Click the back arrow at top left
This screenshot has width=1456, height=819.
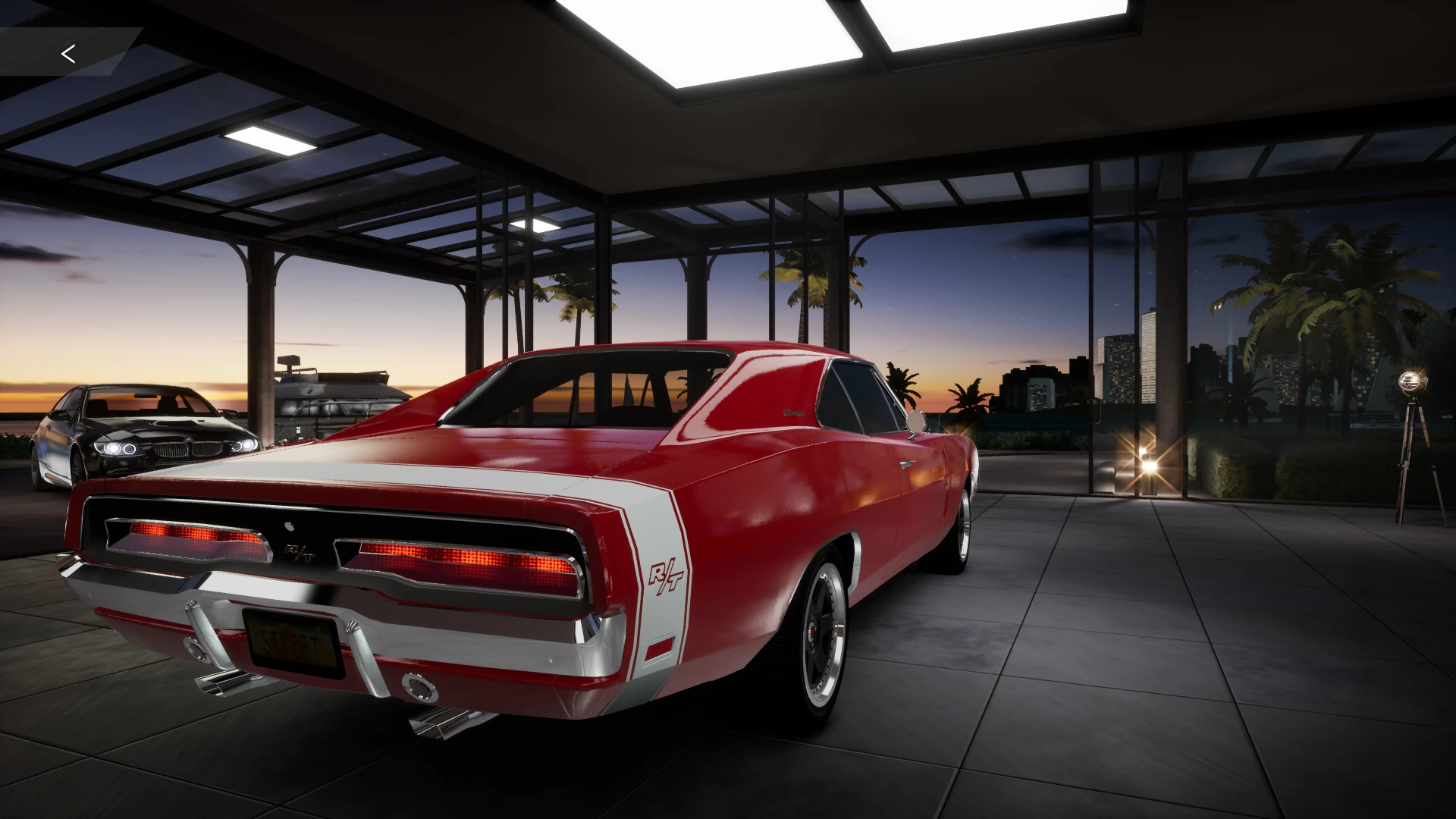[69, 53]
